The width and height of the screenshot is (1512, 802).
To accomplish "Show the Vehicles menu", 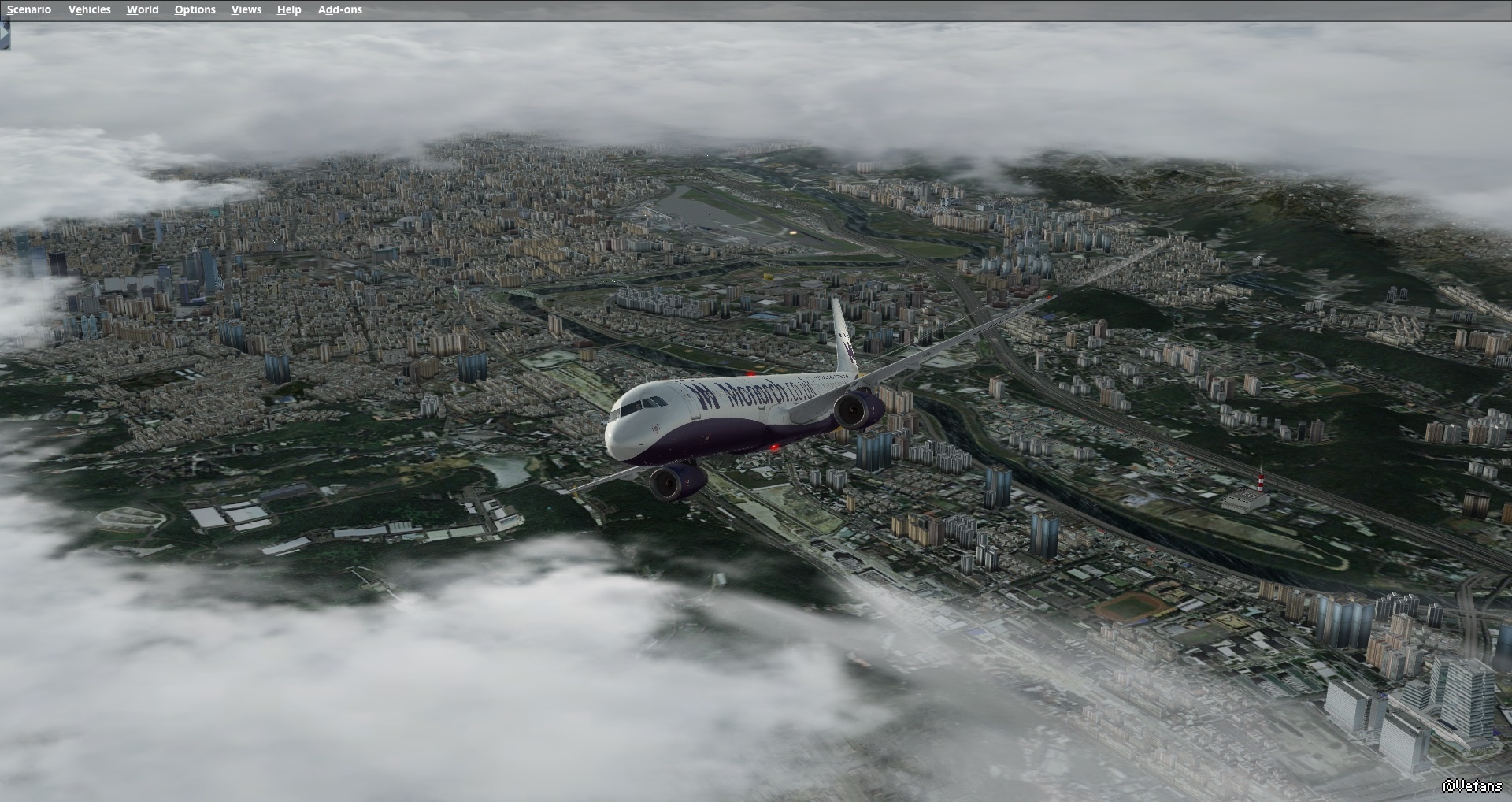I will tap(89, 9).
